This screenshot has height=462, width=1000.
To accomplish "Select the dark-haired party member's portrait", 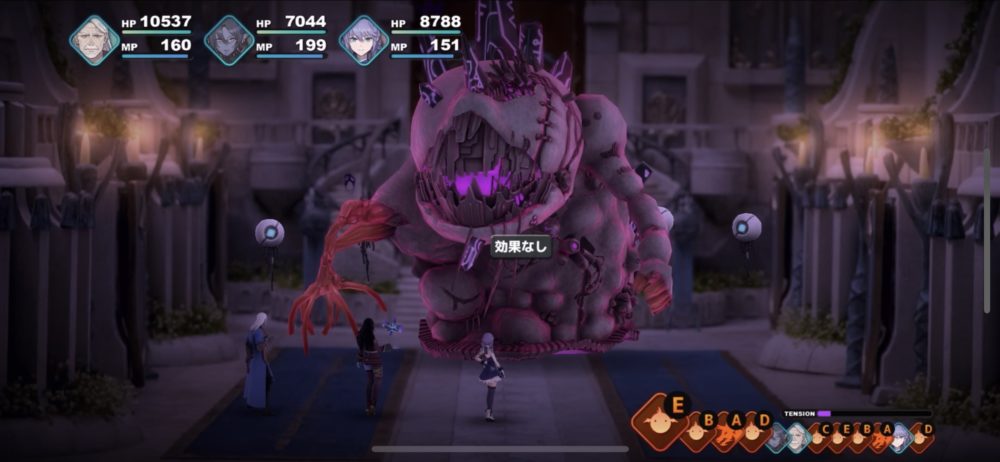I will click(229, 40).
